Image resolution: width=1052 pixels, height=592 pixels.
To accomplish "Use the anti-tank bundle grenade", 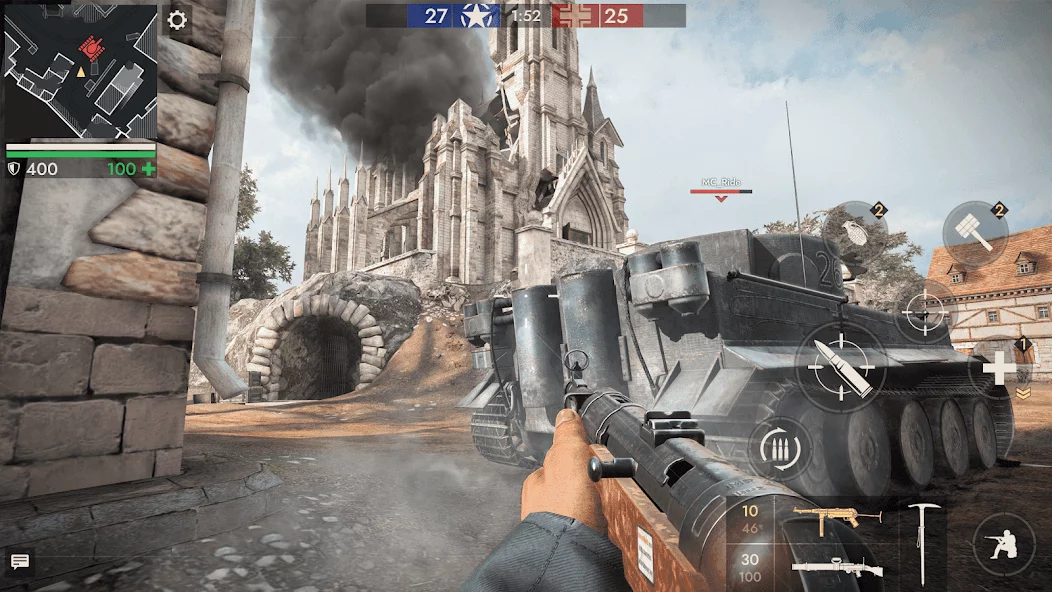I will point(974,233).
